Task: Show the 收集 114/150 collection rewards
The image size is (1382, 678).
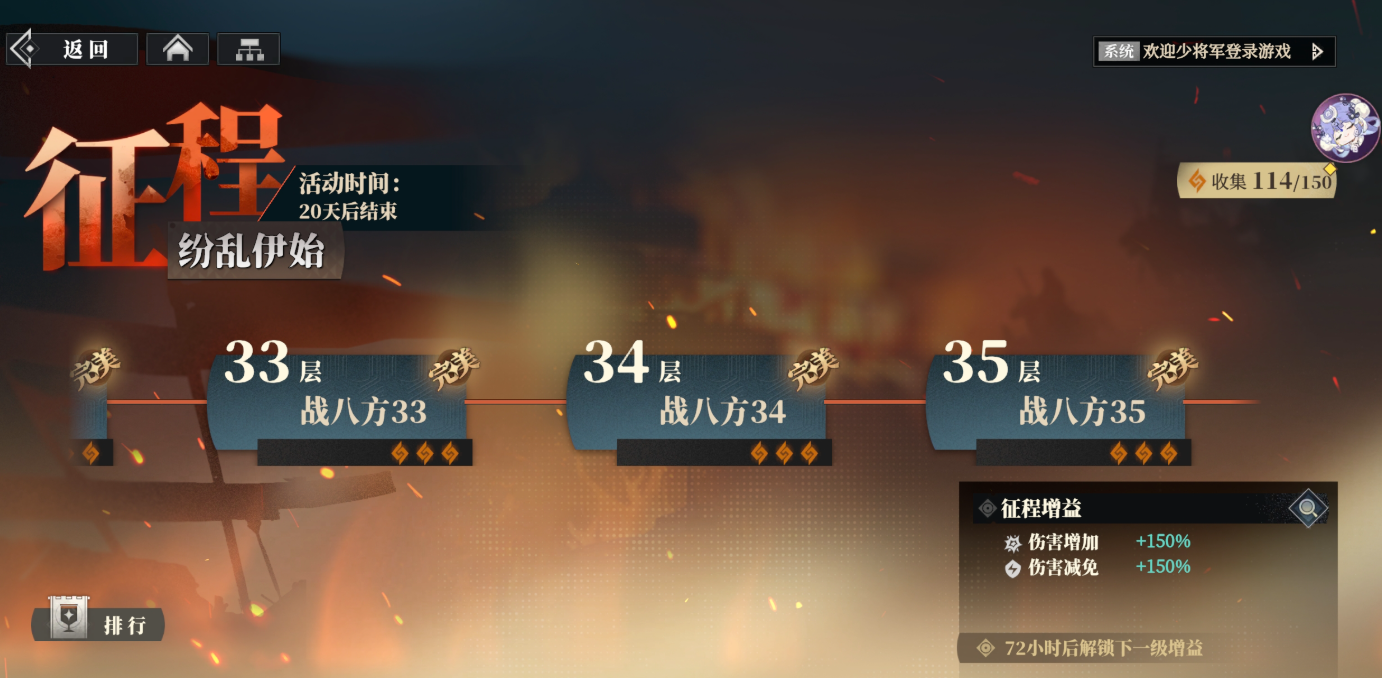Action: (x=1258, y=181)
